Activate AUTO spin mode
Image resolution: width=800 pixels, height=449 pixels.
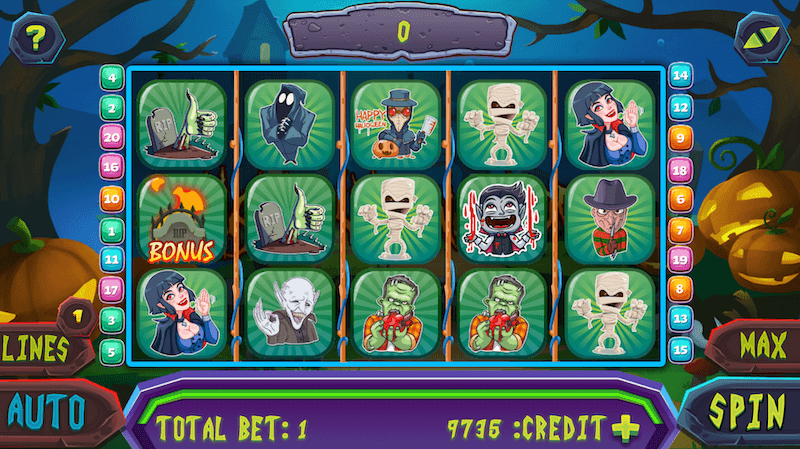45,410
